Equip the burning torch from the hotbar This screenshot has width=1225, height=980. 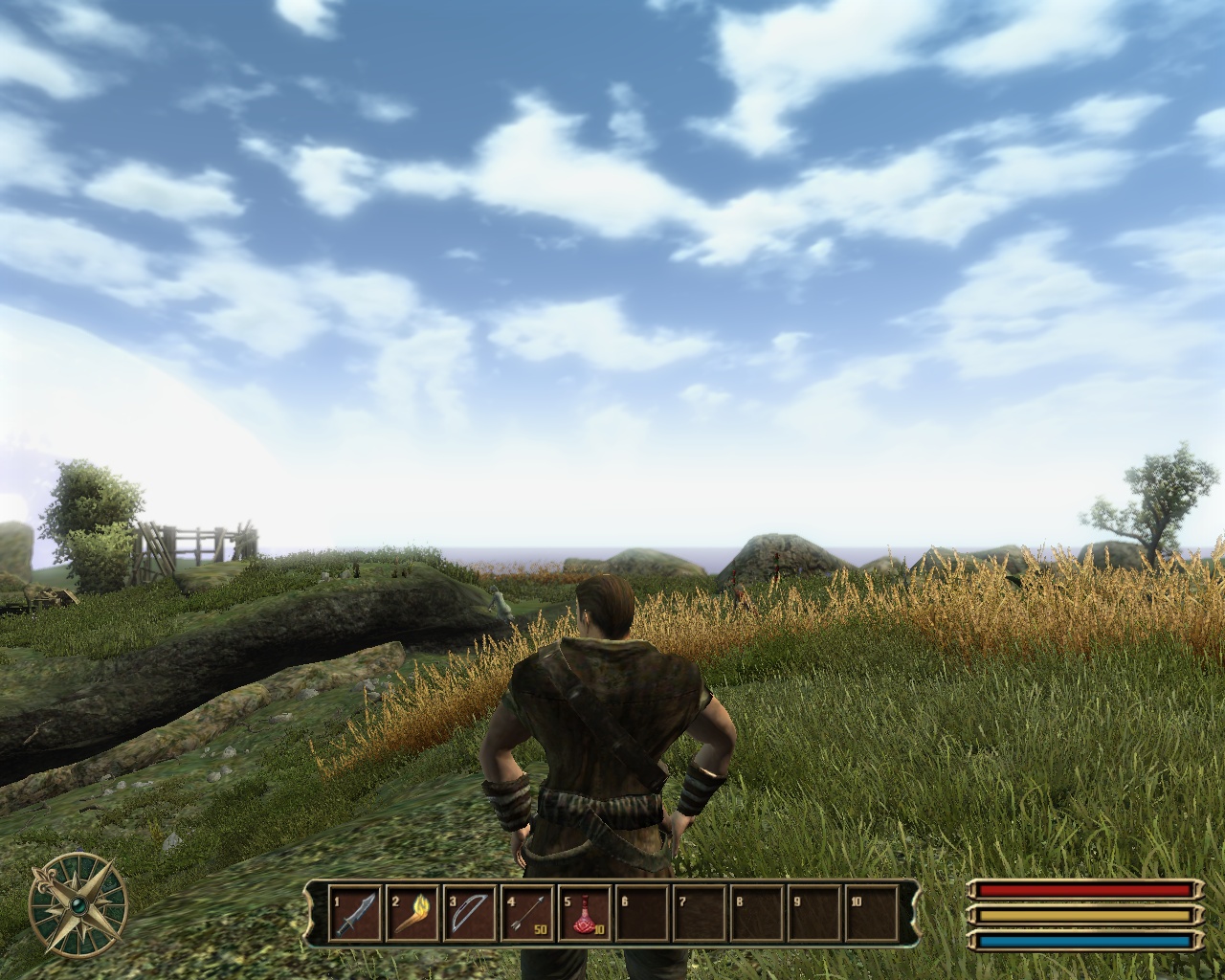pyautogui.click(x=412, y=914)
